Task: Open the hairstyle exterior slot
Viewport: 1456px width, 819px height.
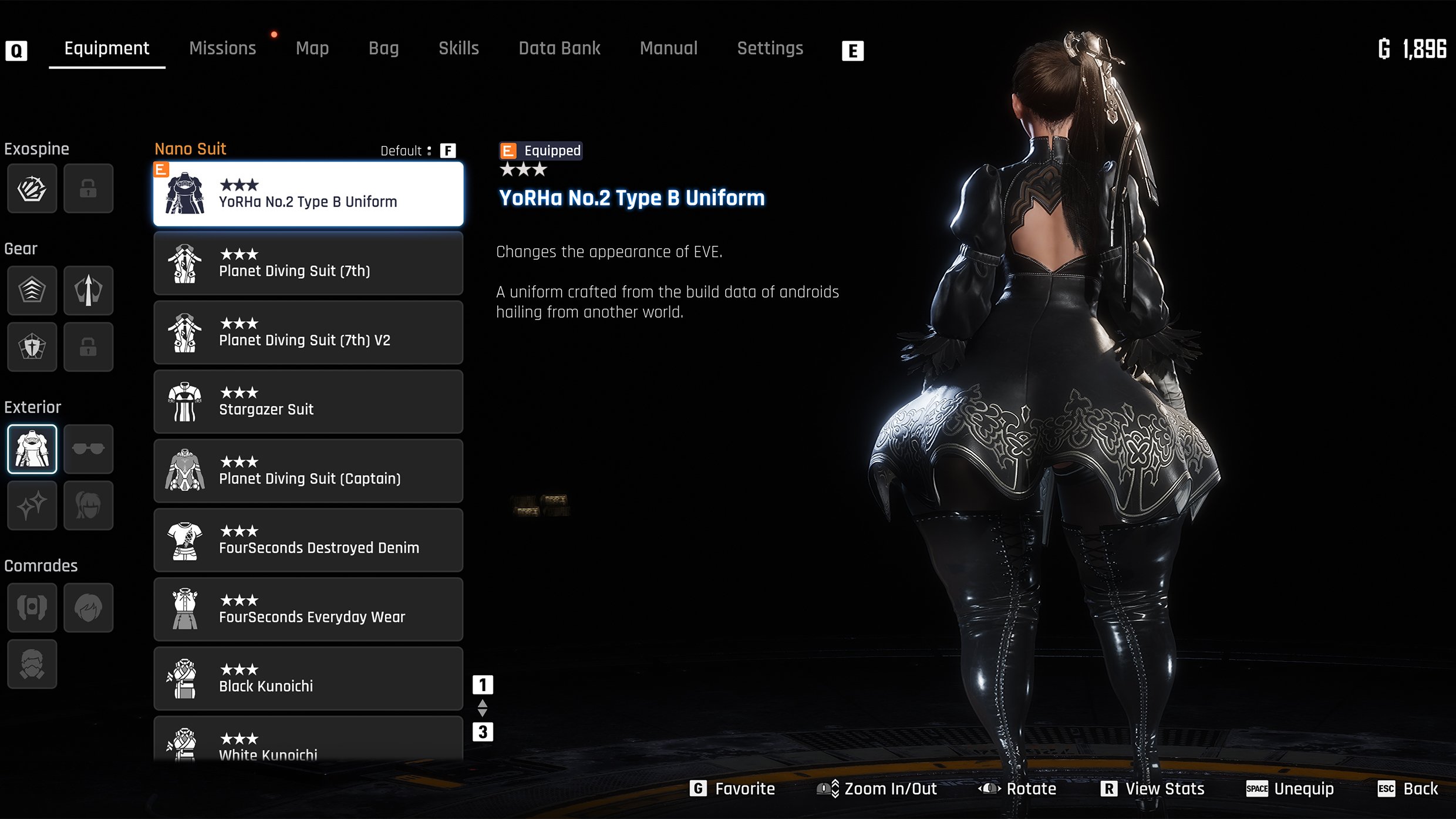Action: point(88,505)
